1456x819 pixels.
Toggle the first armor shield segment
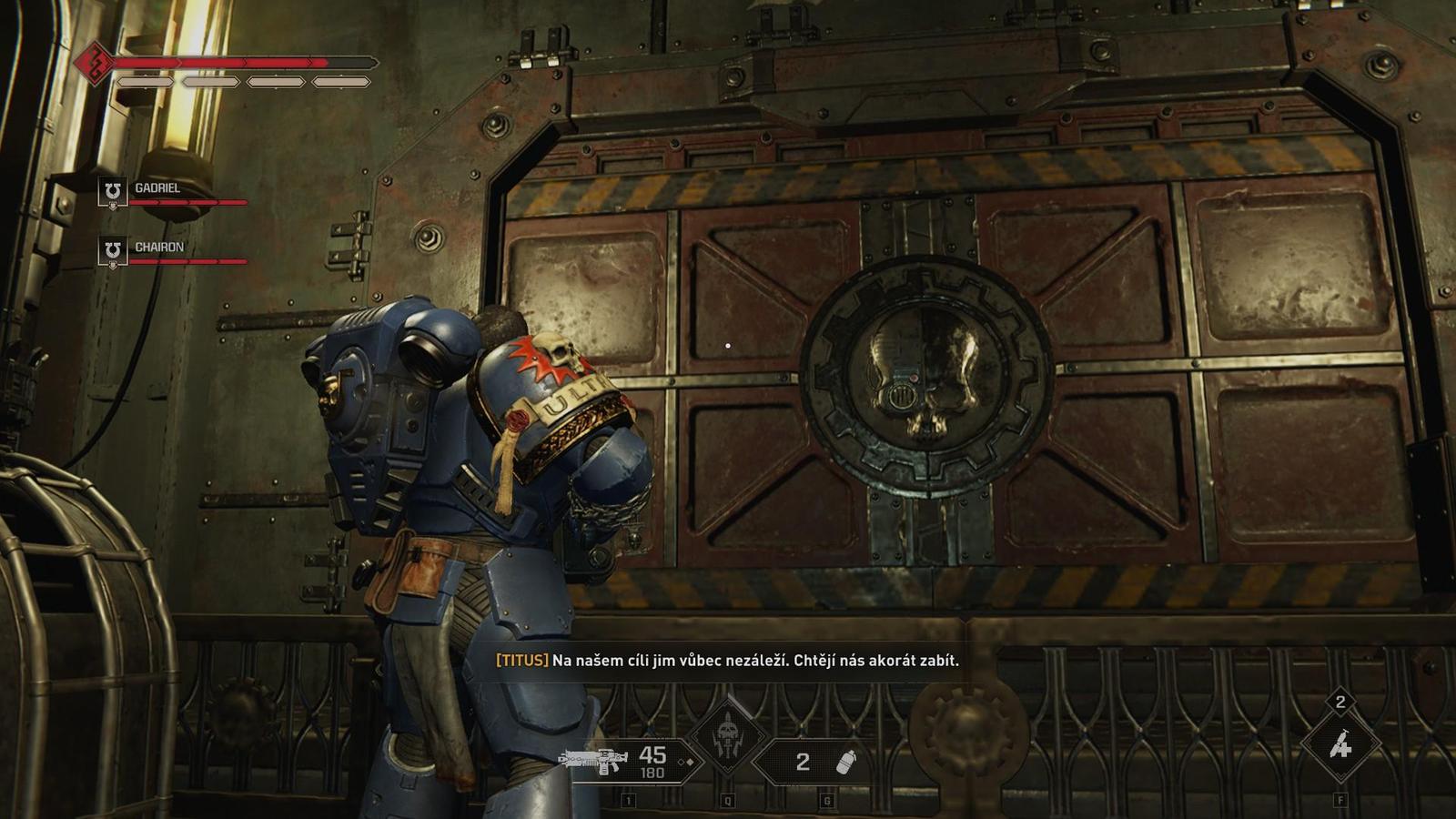145,82
